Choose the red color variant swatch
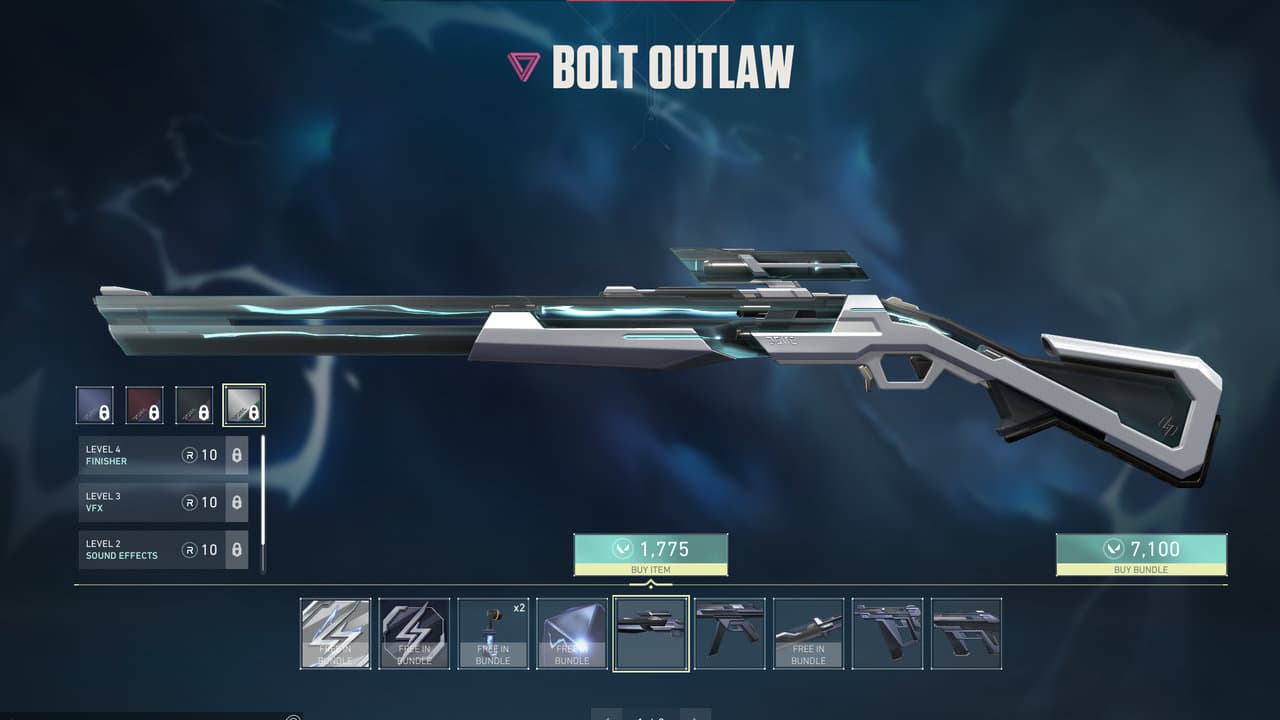This screenshot has height=720, width=1280. coord(144,405)
